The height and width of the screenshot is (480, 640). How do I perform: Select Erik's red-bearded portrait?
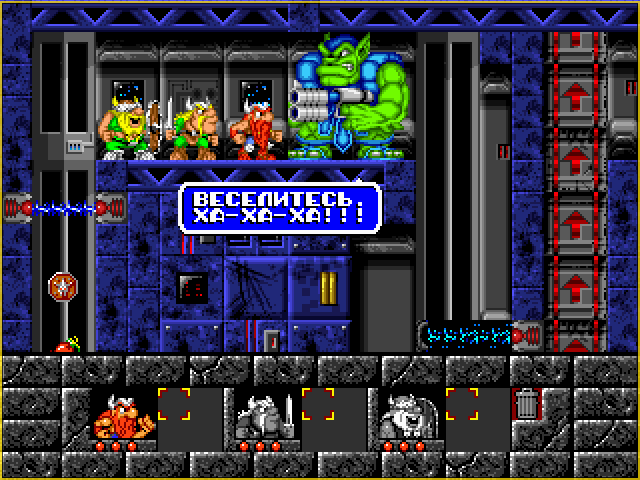point(122,416)
